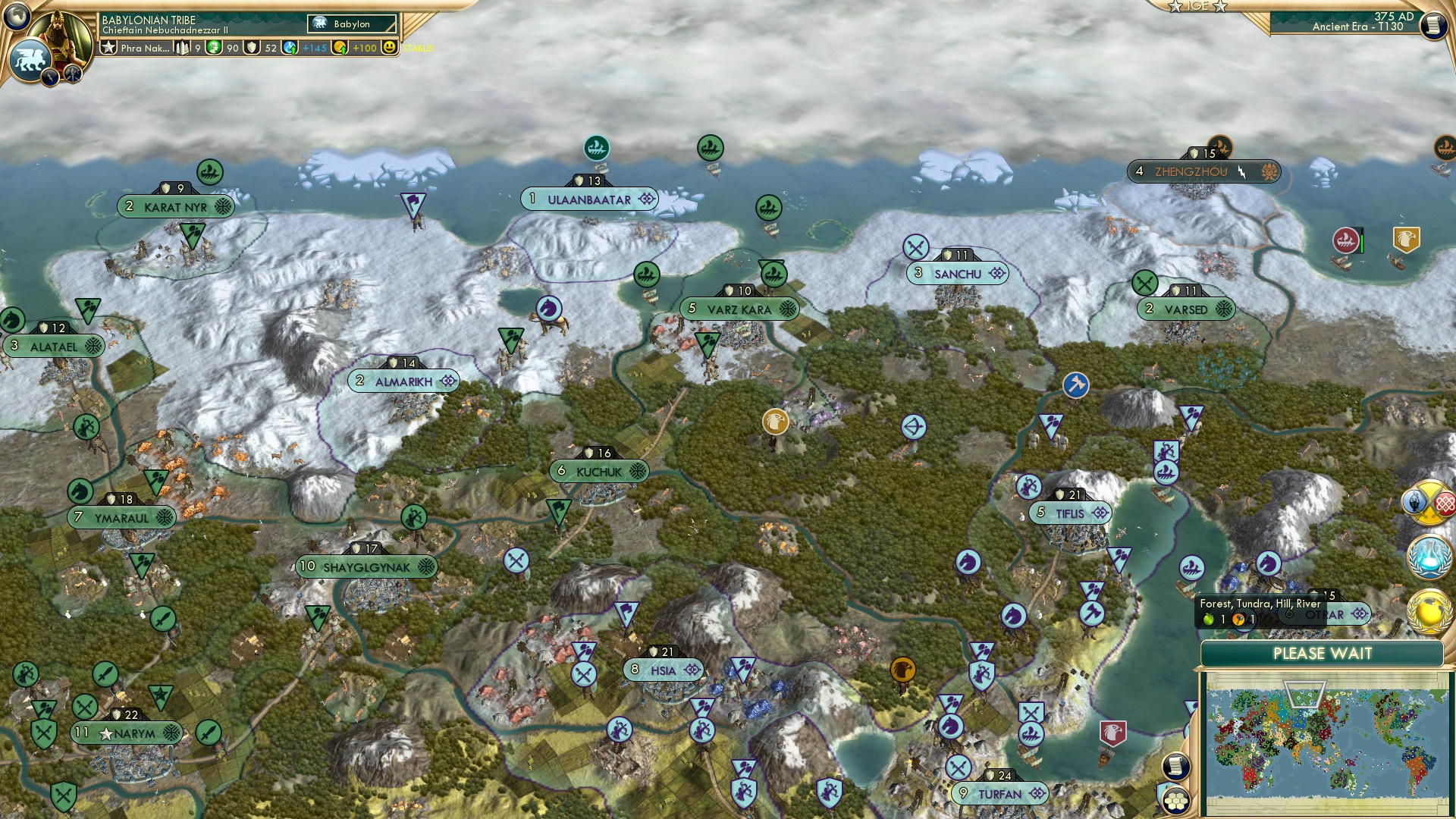
Task: Toggle the IGE in-game editor
Action: pyautogui.click(x=1198, y=6)
